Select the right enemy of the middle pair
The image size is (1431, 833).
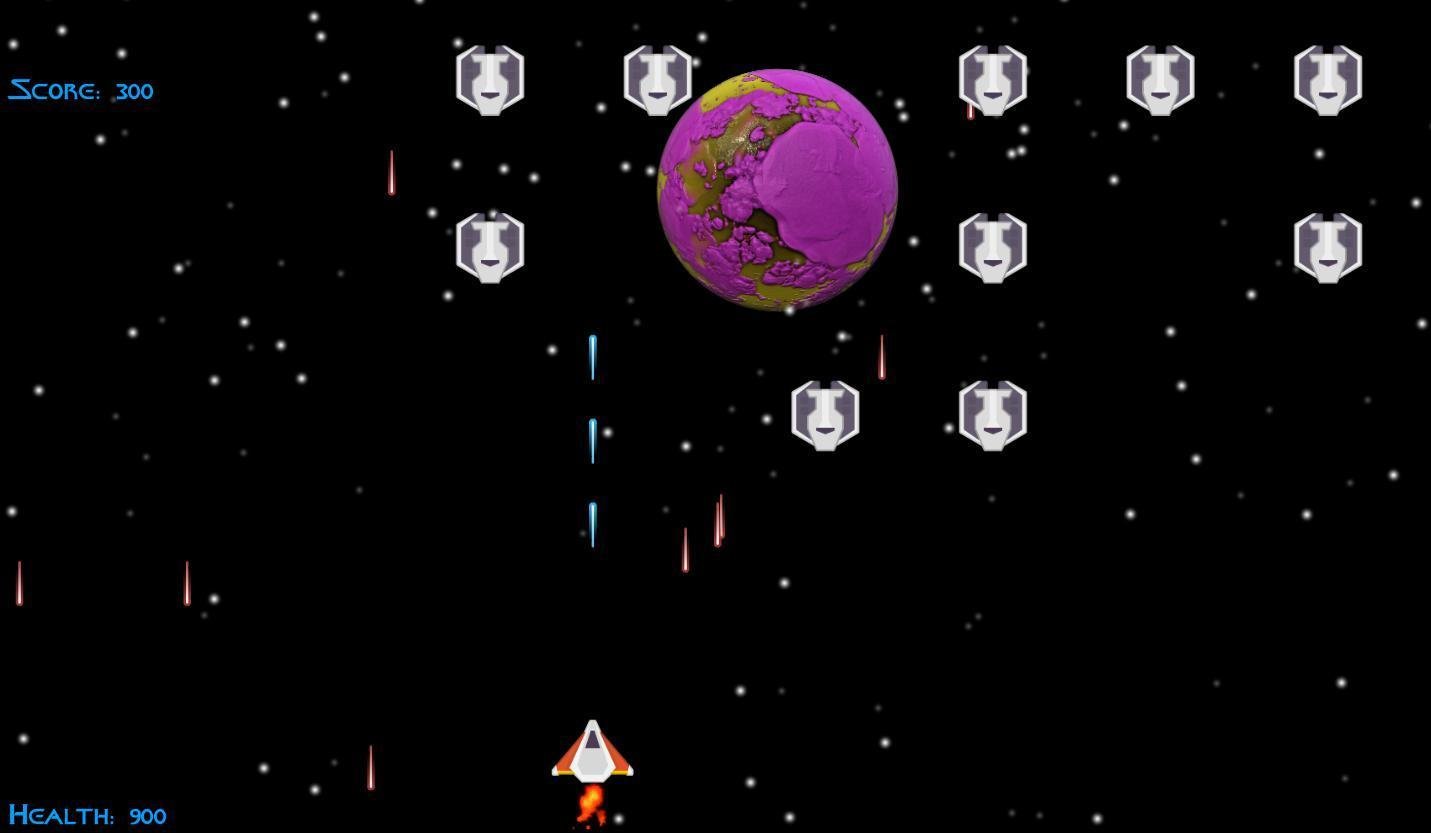coord(992,413)
